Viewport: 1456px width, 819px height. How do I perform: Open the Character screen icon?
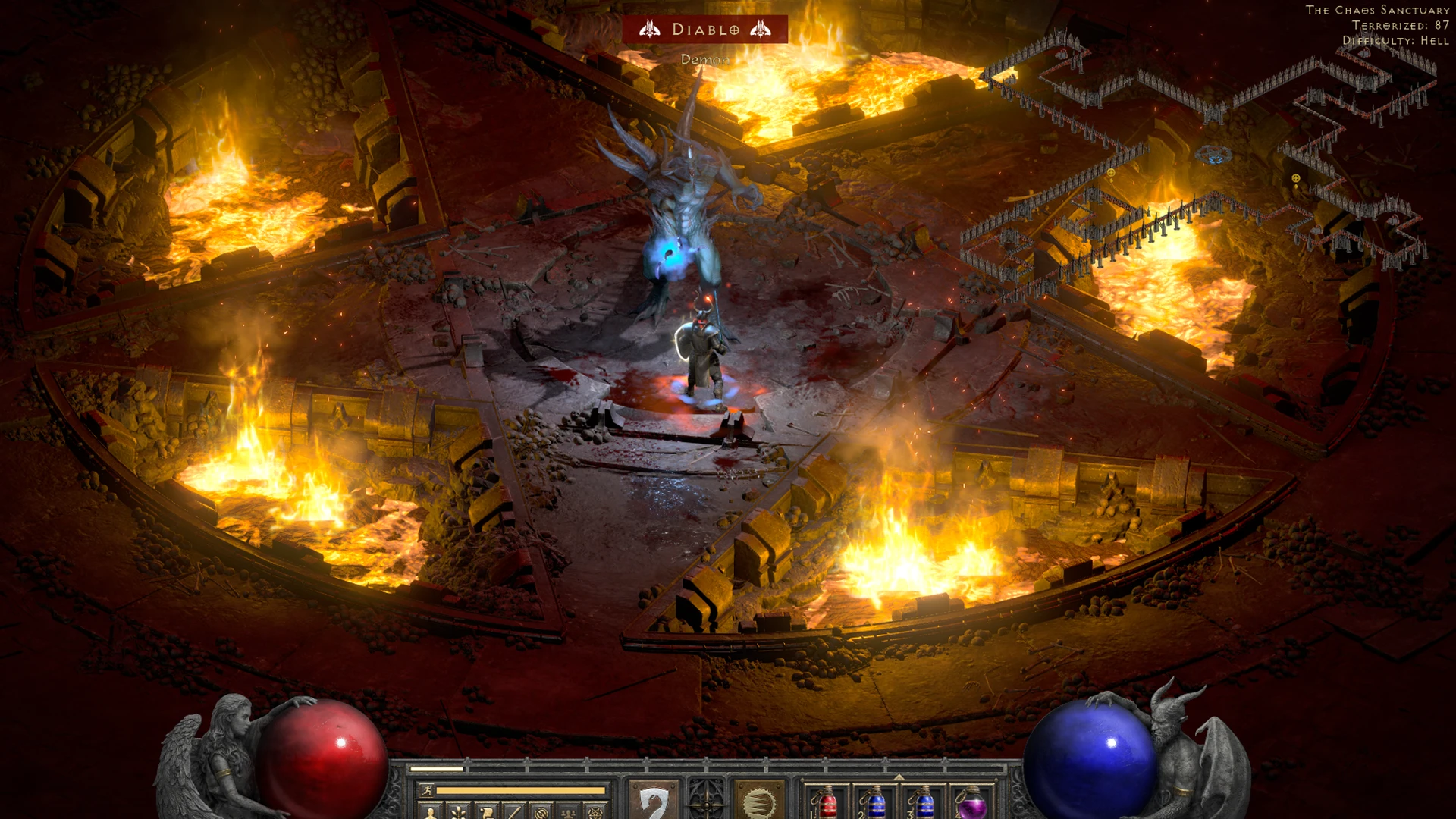[x=430, y=811]
